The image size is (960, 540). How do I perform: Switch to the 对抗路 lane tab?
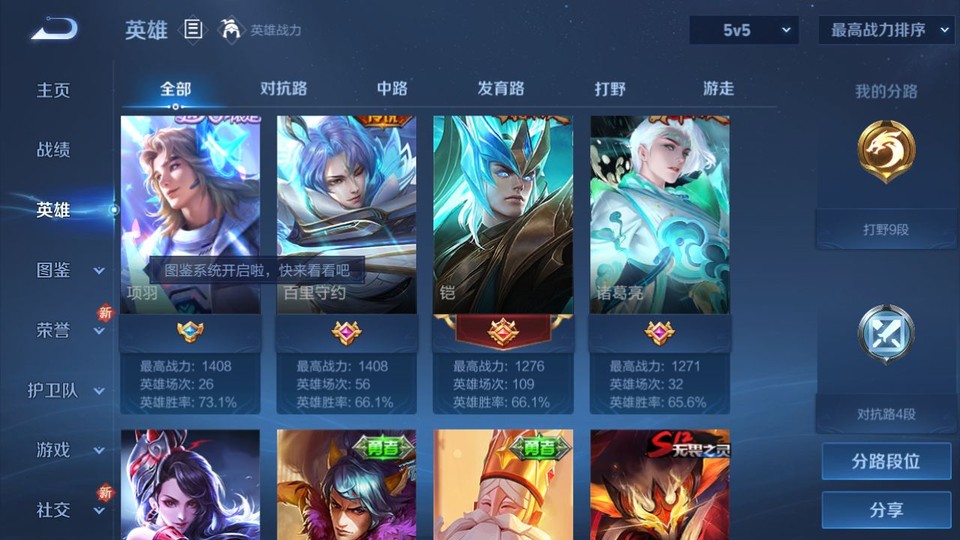[283, 88]
